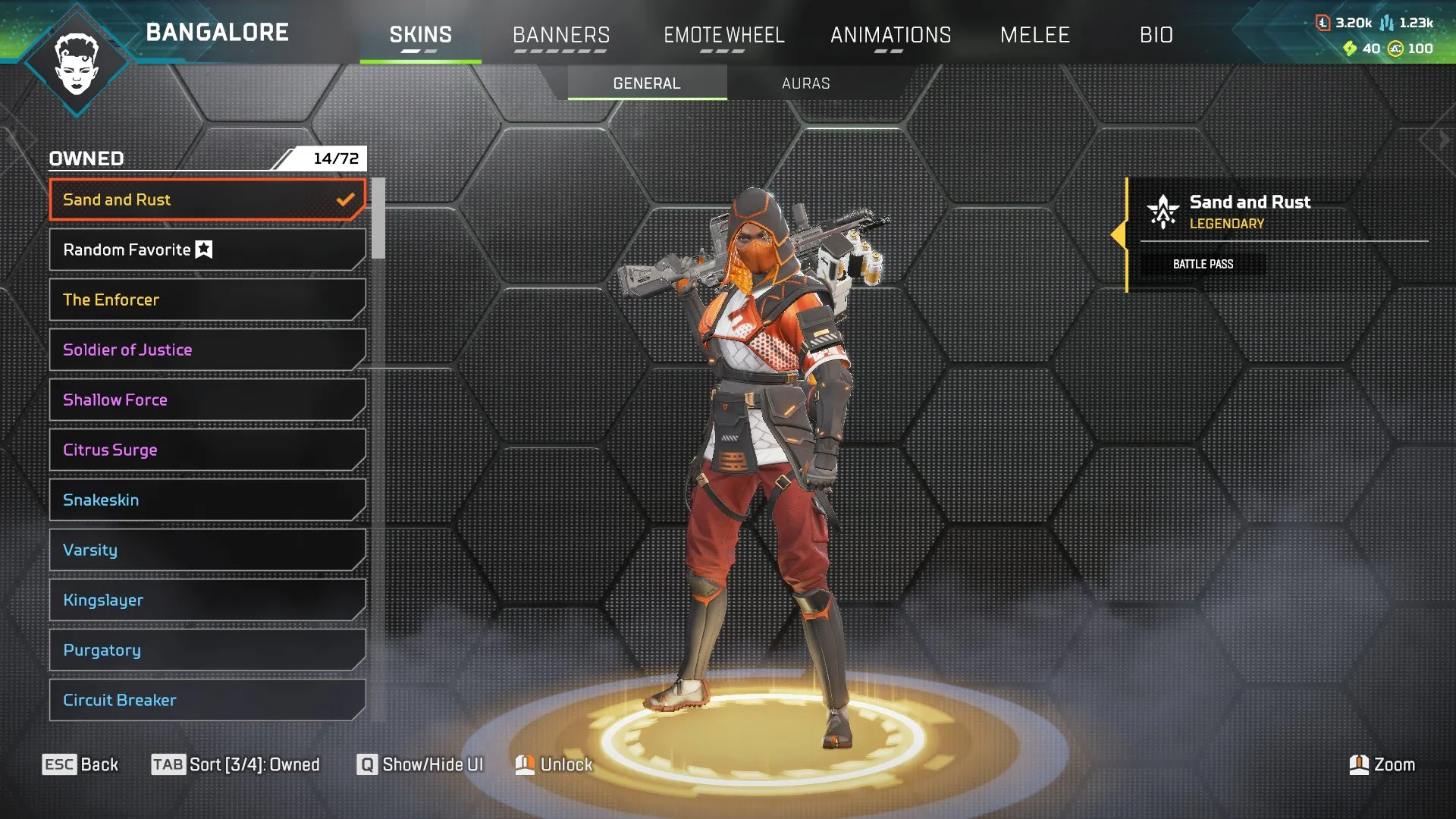
Task: Switch to the ANIMATIONS tab
Action: coord(891,34)
